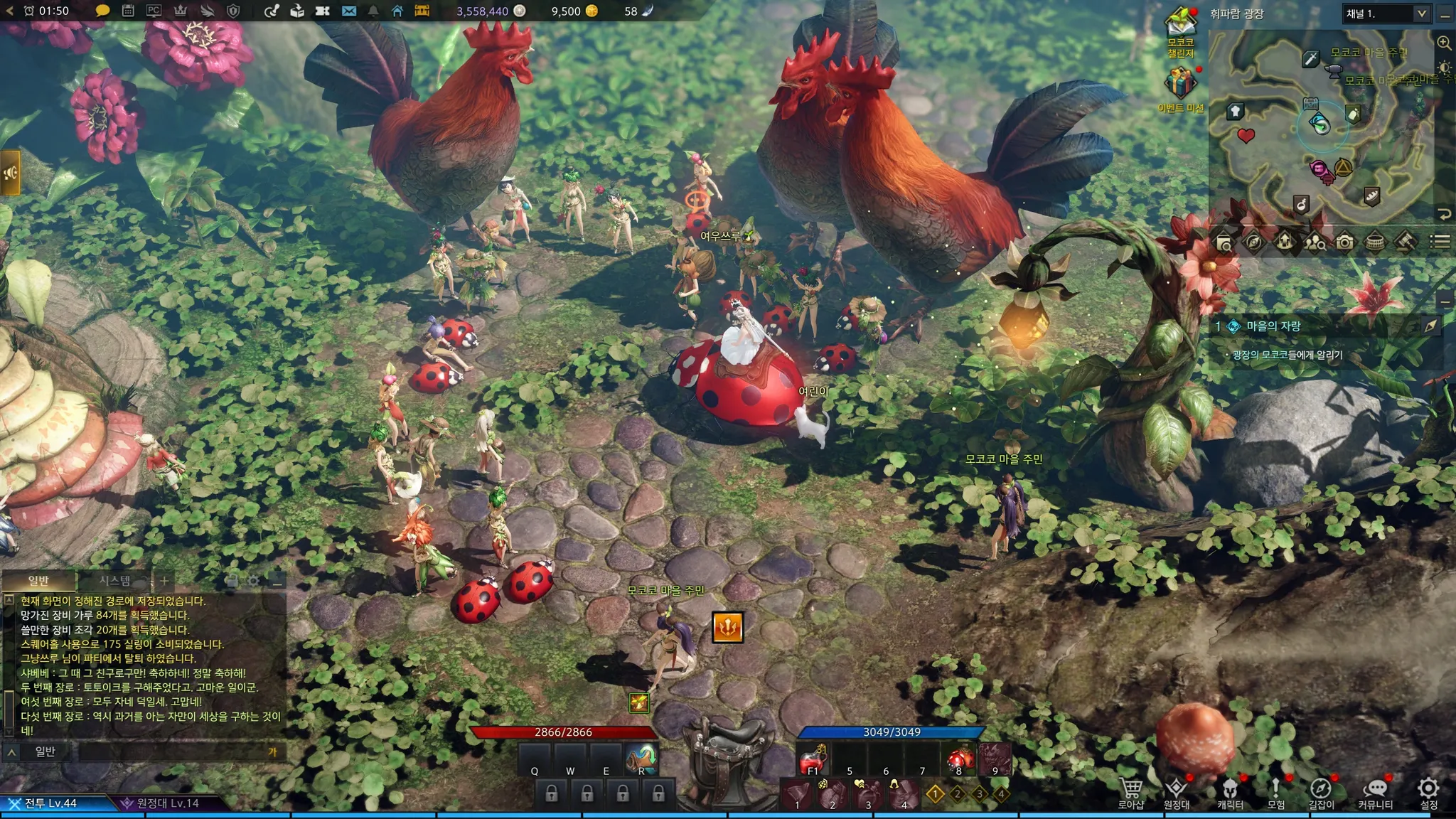The height and width of the screenshot is (819, 1456).
Task: Click the chat message input field
Action: (171, 751)
